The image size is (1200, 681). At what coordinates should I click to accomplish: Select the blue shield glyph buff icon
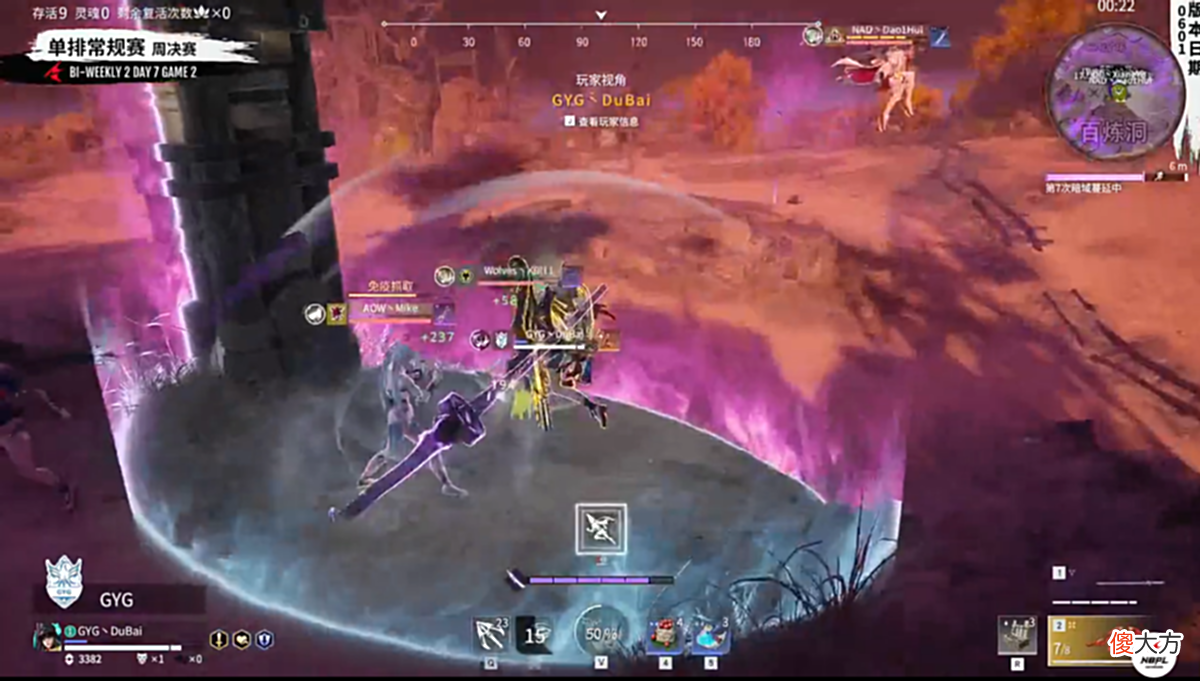(265, 639)
